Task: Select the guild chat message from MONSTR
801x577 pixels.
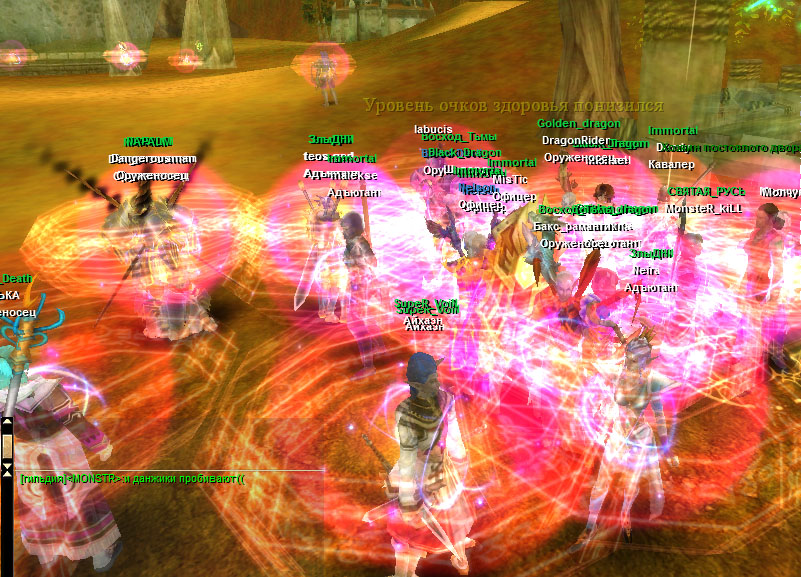Action: (x=132, y=479)
